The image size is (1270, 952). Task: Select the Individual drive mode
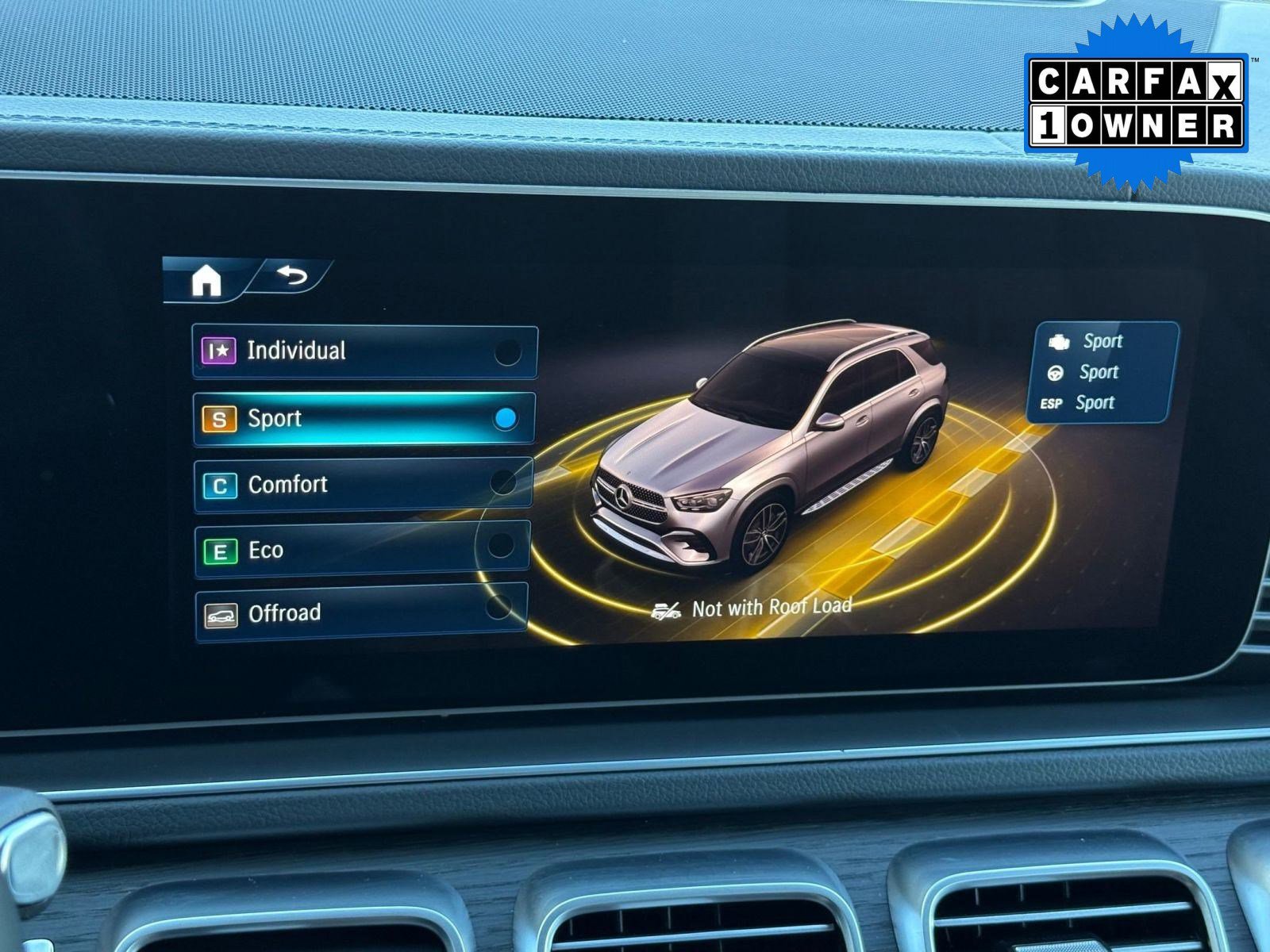point(364,351)
